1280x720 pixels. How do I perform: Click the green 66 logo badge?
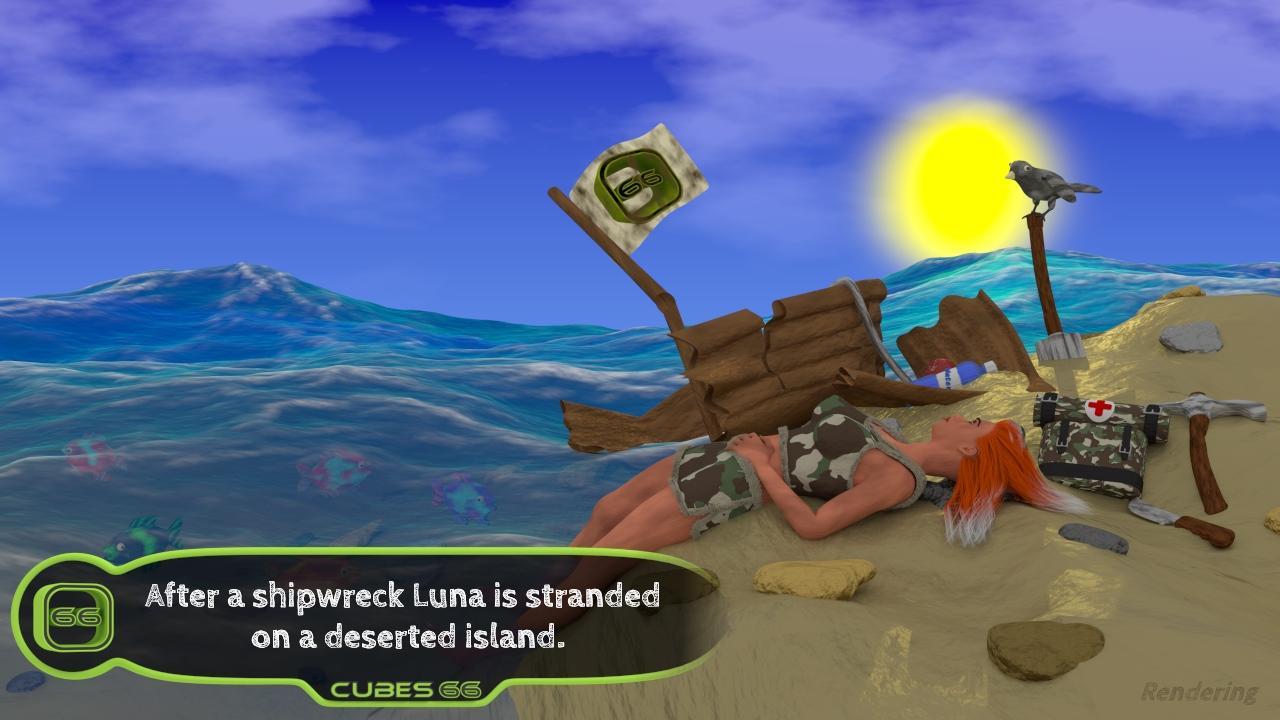(x=73, y=616)
